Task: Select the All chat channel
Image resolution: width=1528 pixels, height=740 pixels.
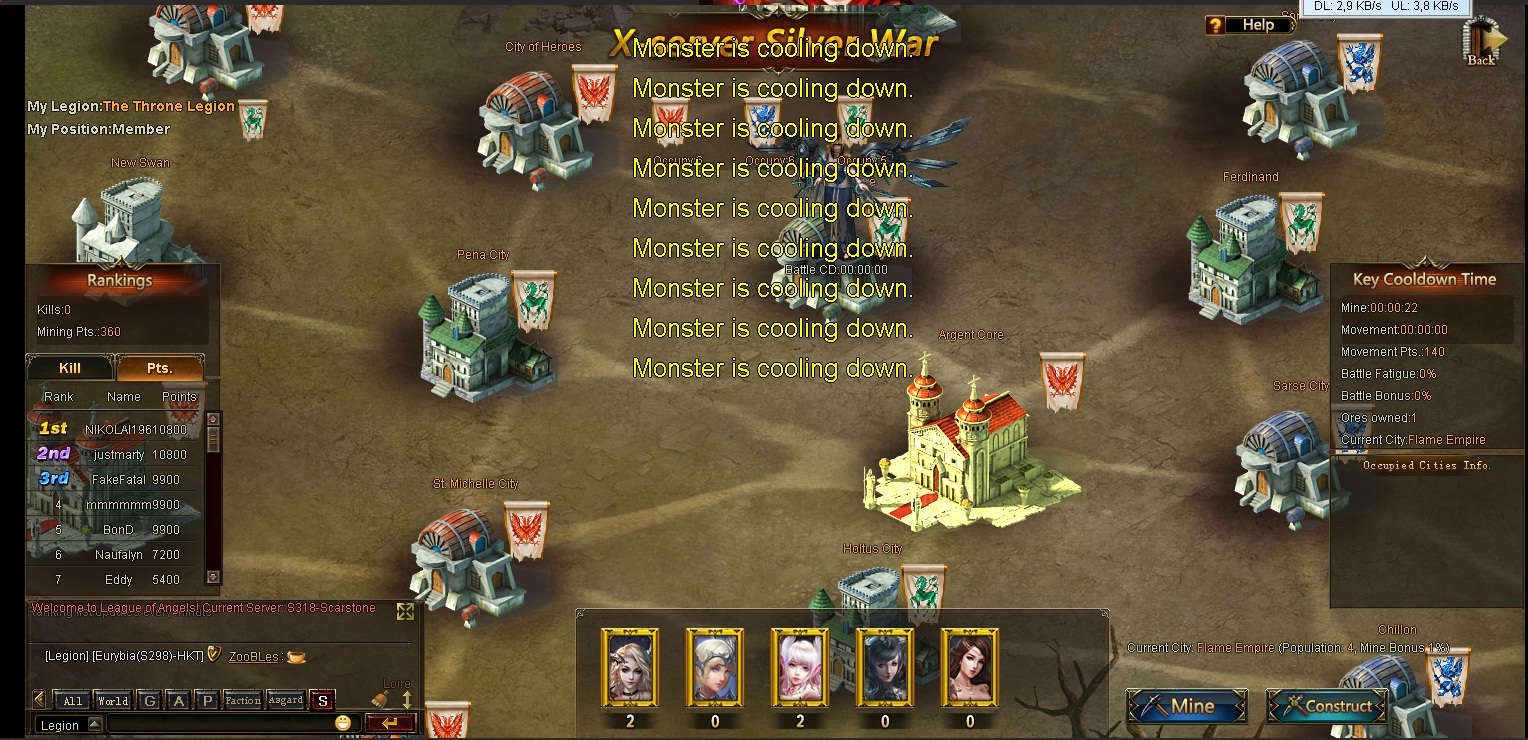Action: pos(73,701)
